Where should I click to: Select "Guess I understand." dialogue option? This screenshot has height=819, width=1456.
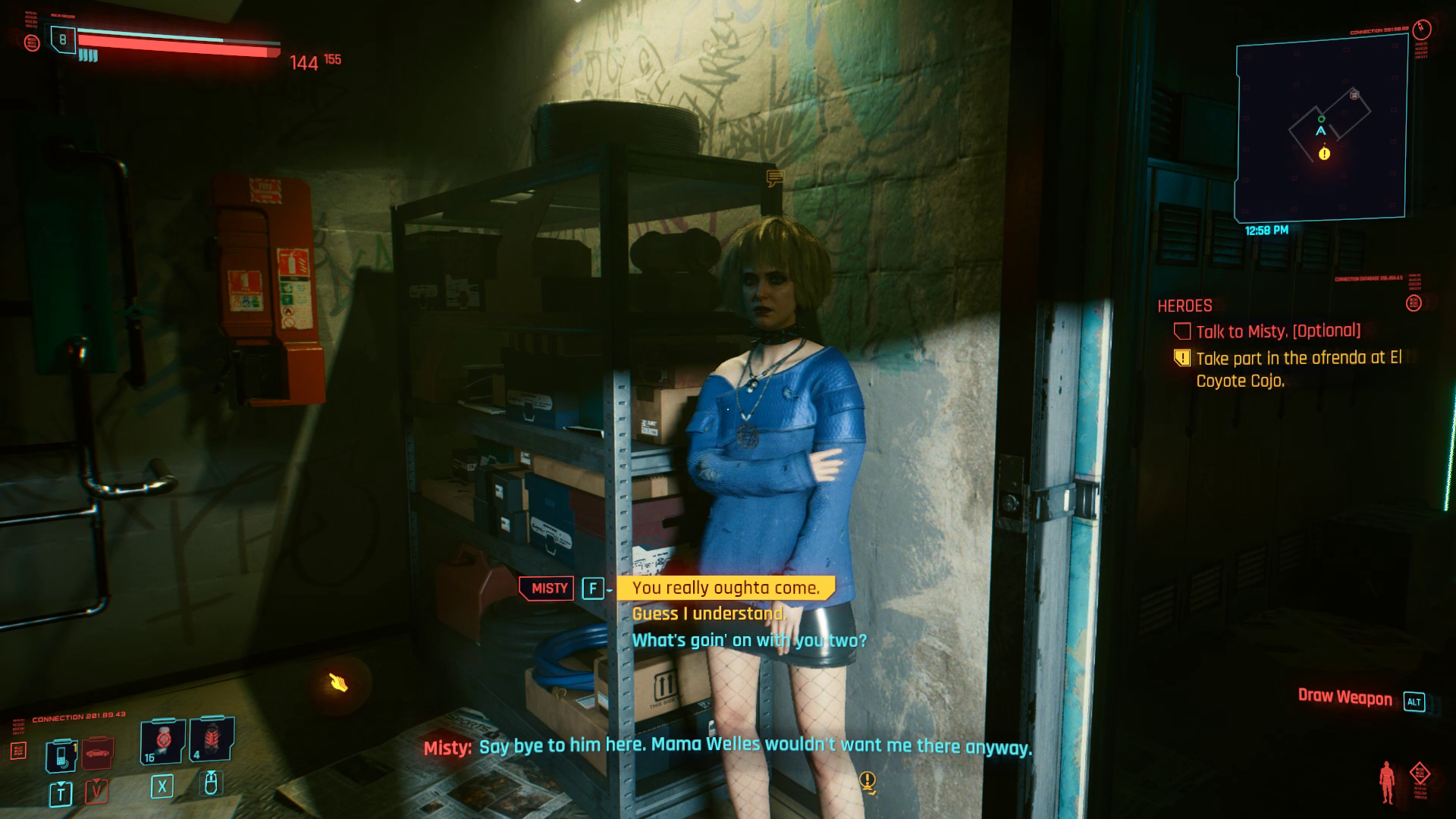(708, 613)
